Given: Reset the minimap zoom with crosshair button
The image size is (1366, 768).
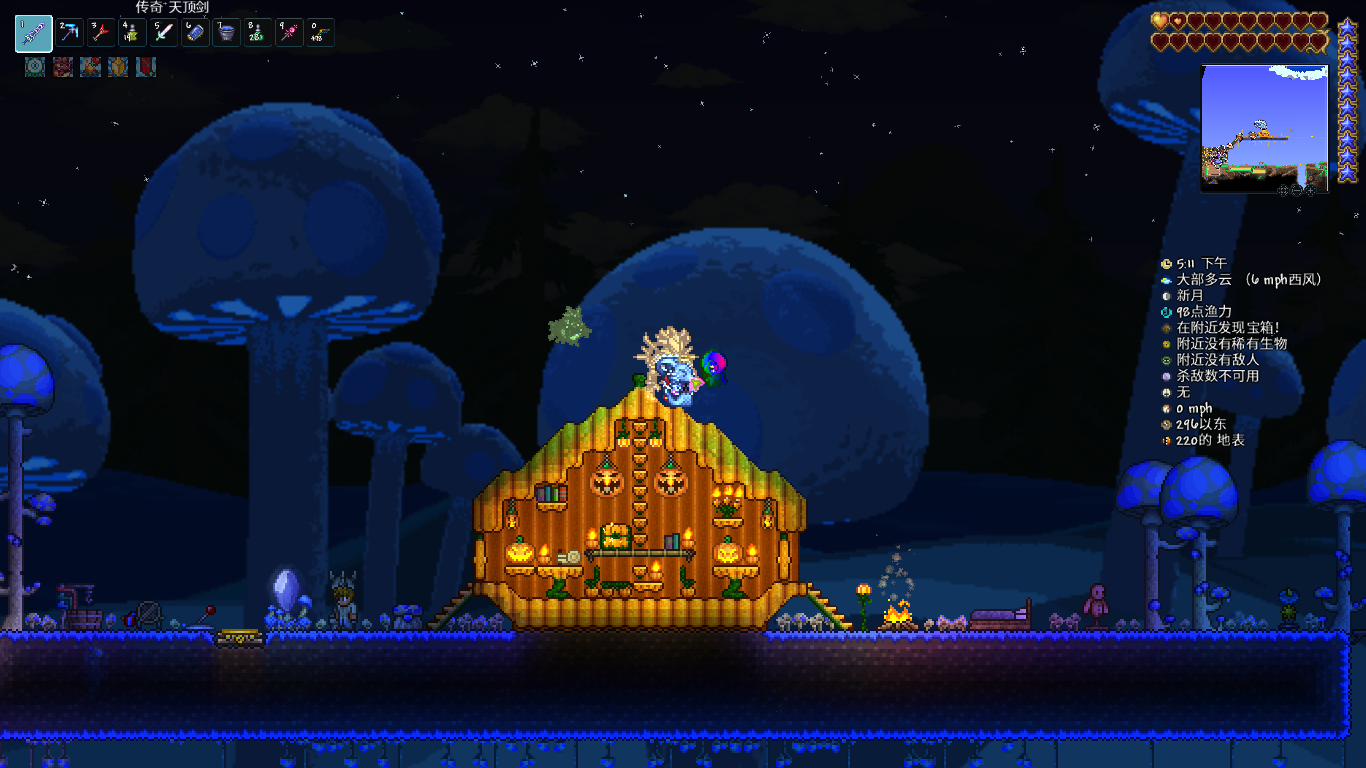Looking at the screenshot, I should (x=1283, y=189).
